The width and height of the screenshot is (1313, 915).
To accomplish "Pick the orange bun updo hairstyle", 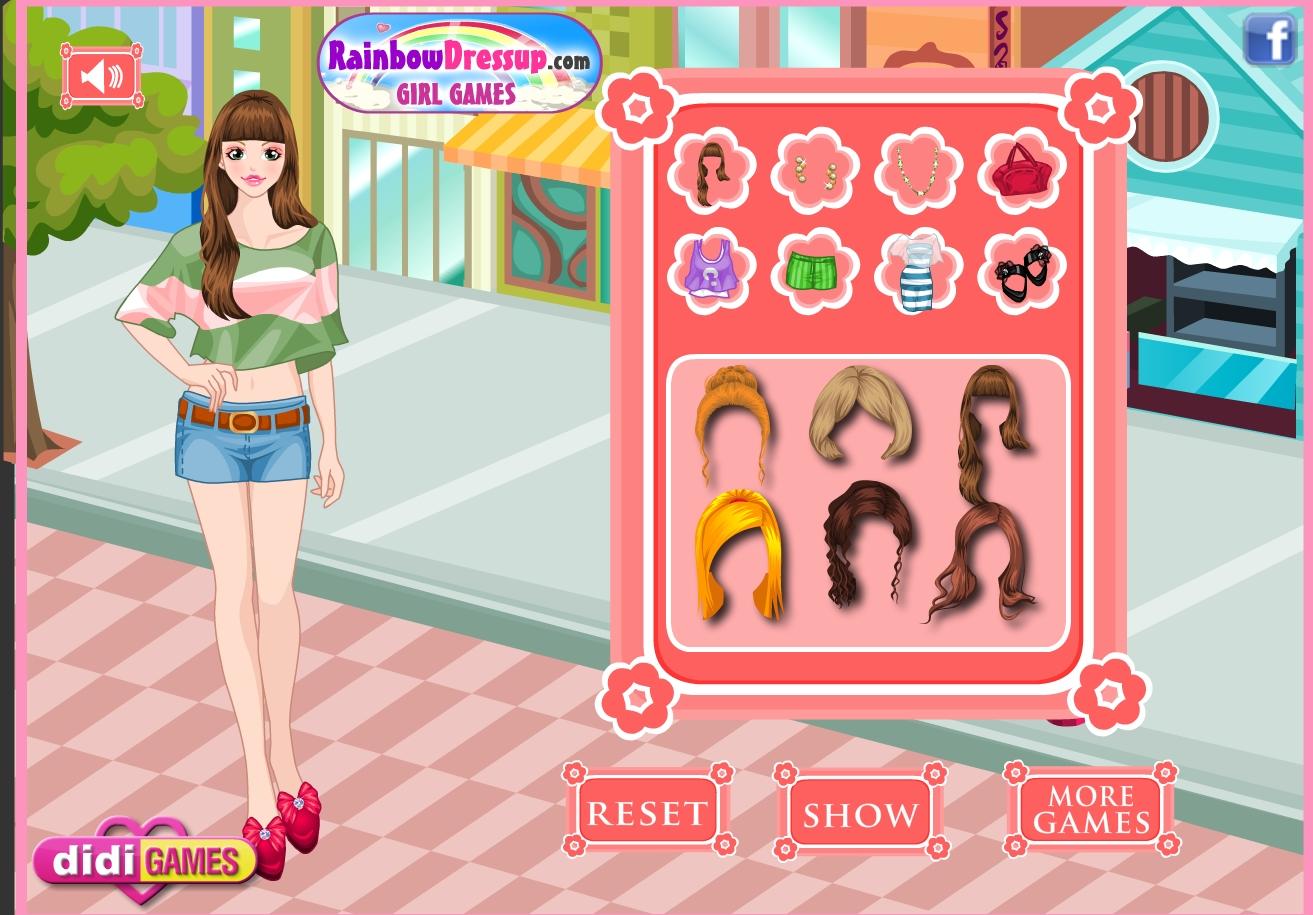I will click(733, 419).
